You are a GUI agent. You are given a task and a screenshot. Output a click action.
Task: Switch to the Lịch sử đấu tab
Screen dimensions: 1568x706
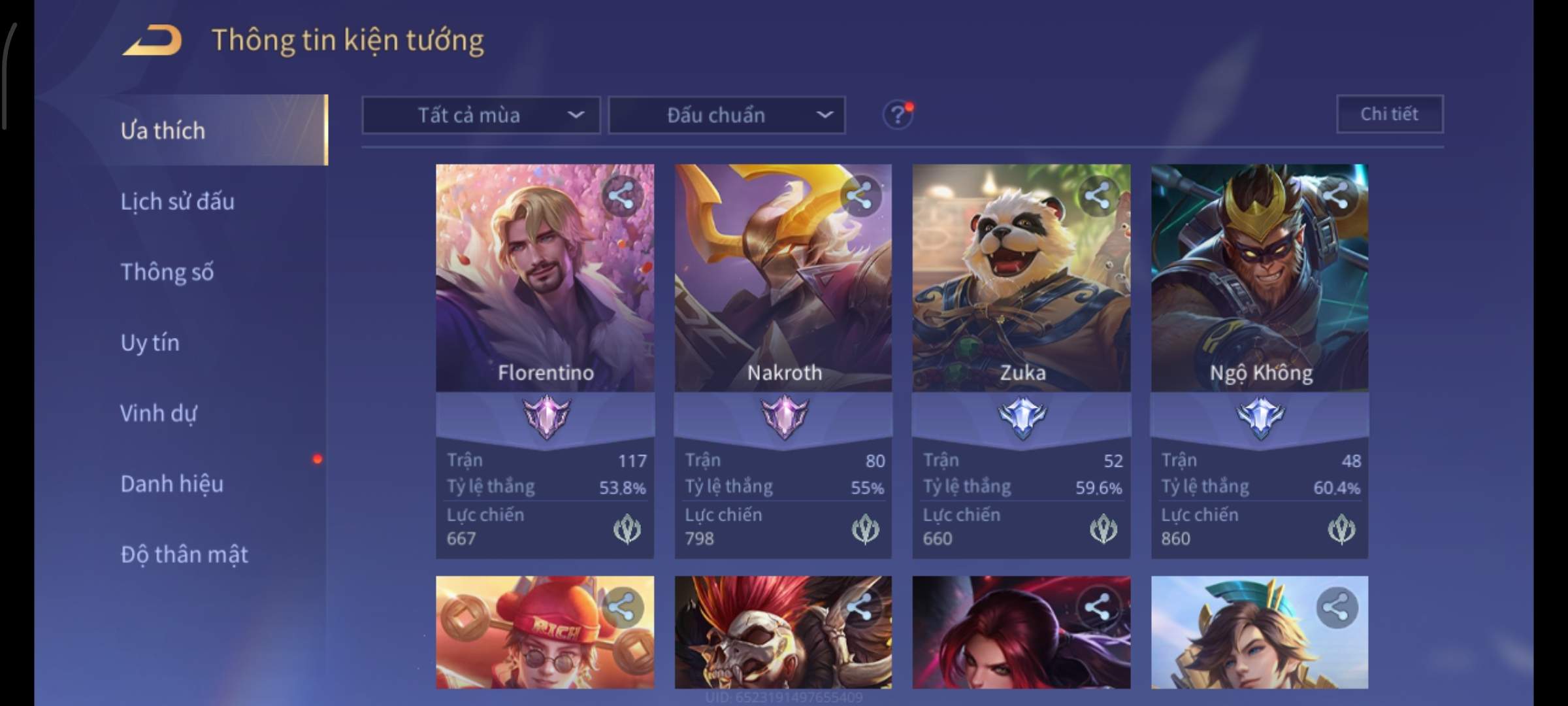[x=177, y=201]
